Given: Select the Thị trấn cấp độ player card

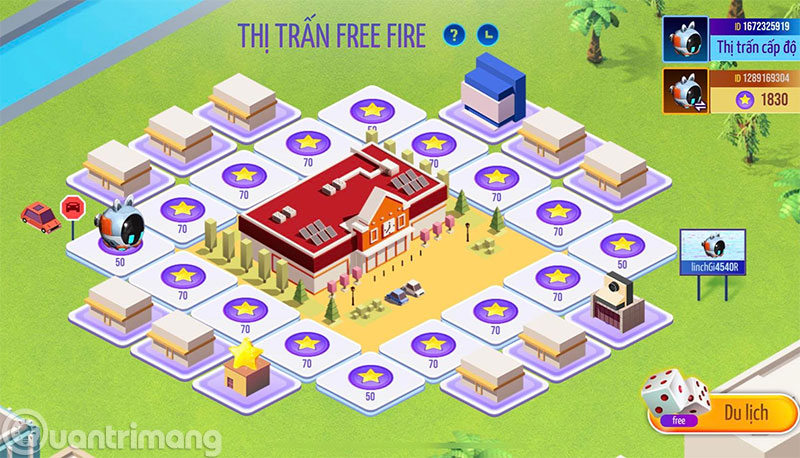Looking at the screenshot, I should [x=732, y=40].
